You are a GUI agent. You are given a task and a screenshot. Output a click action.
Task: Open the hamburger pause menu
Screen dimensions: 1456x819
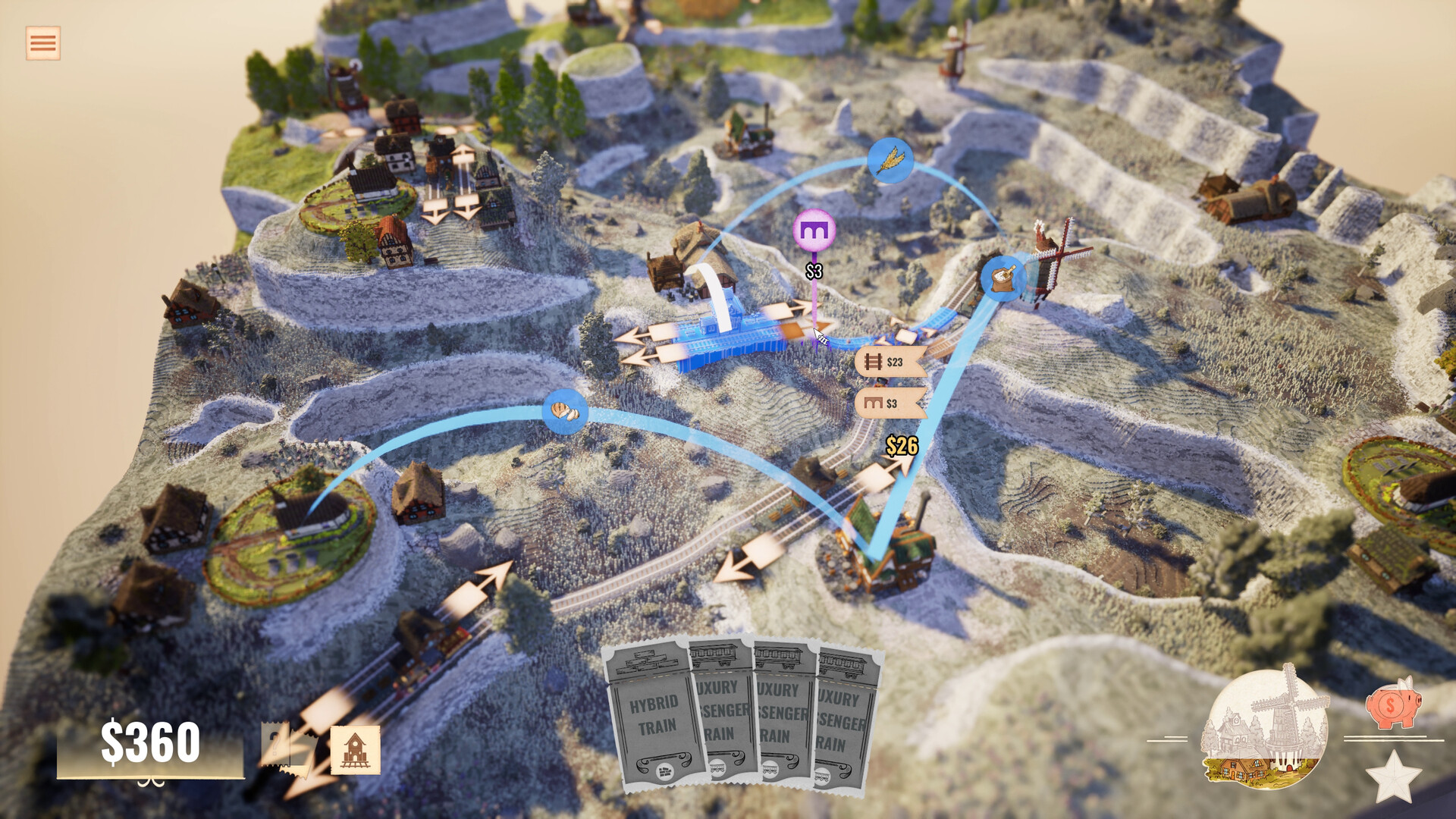pyautogui.click(x=42, y=43)
